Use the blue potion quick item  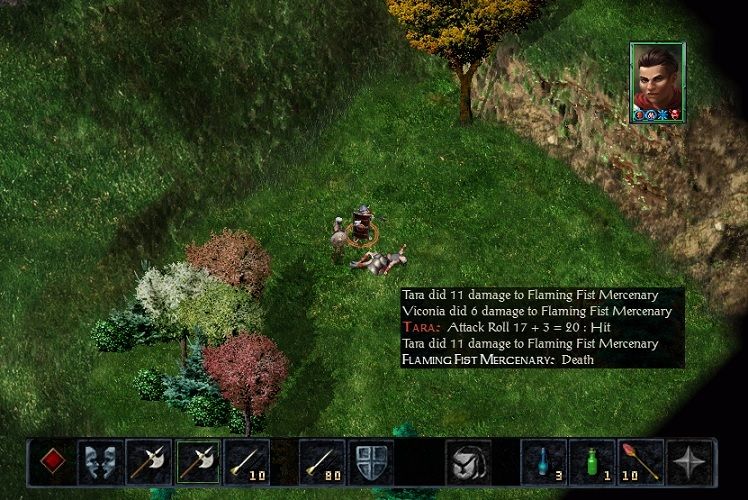(543, 462)
